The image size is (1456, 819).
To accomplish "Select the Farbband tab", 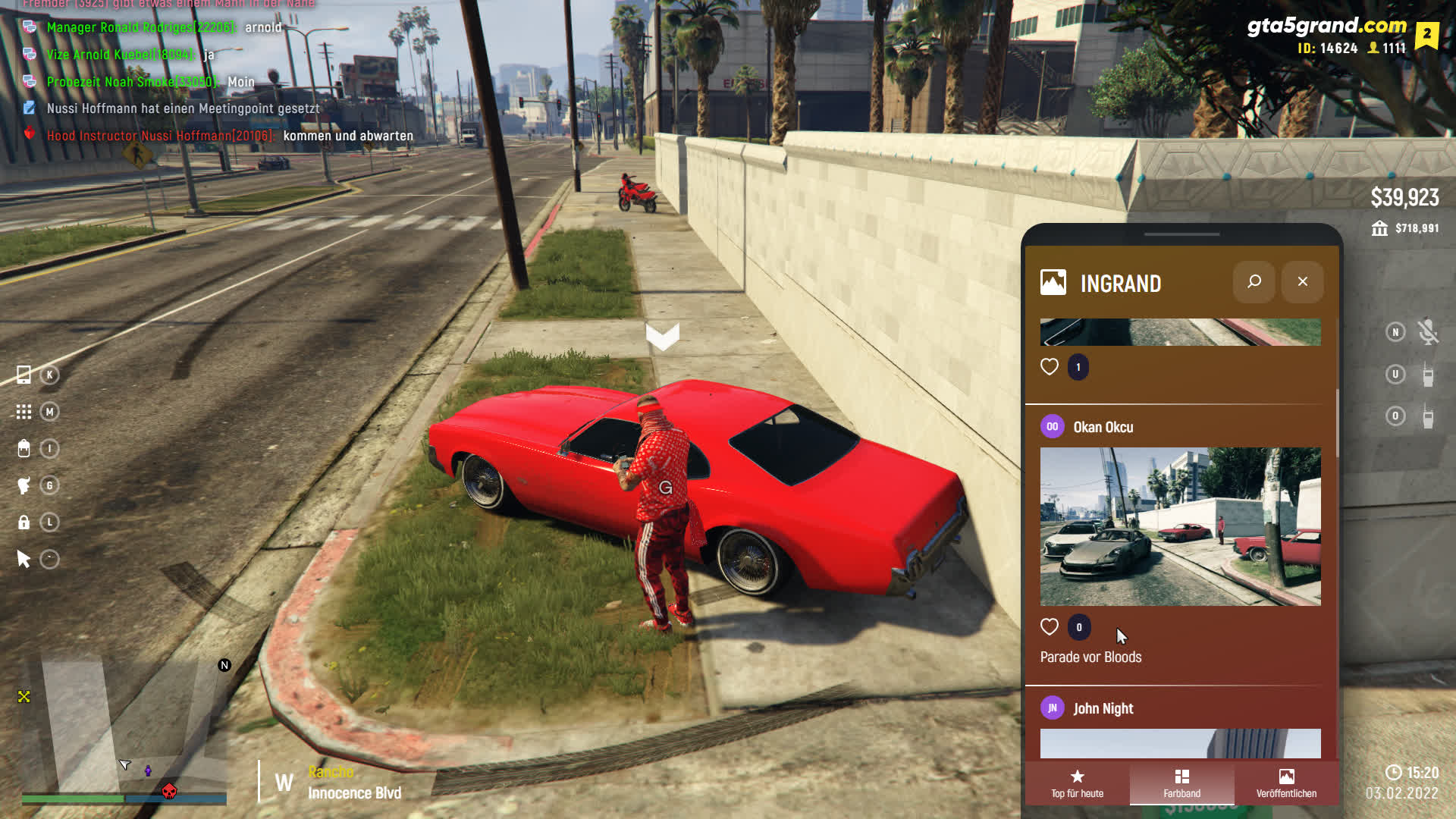I will click(x=1181, y=783).
